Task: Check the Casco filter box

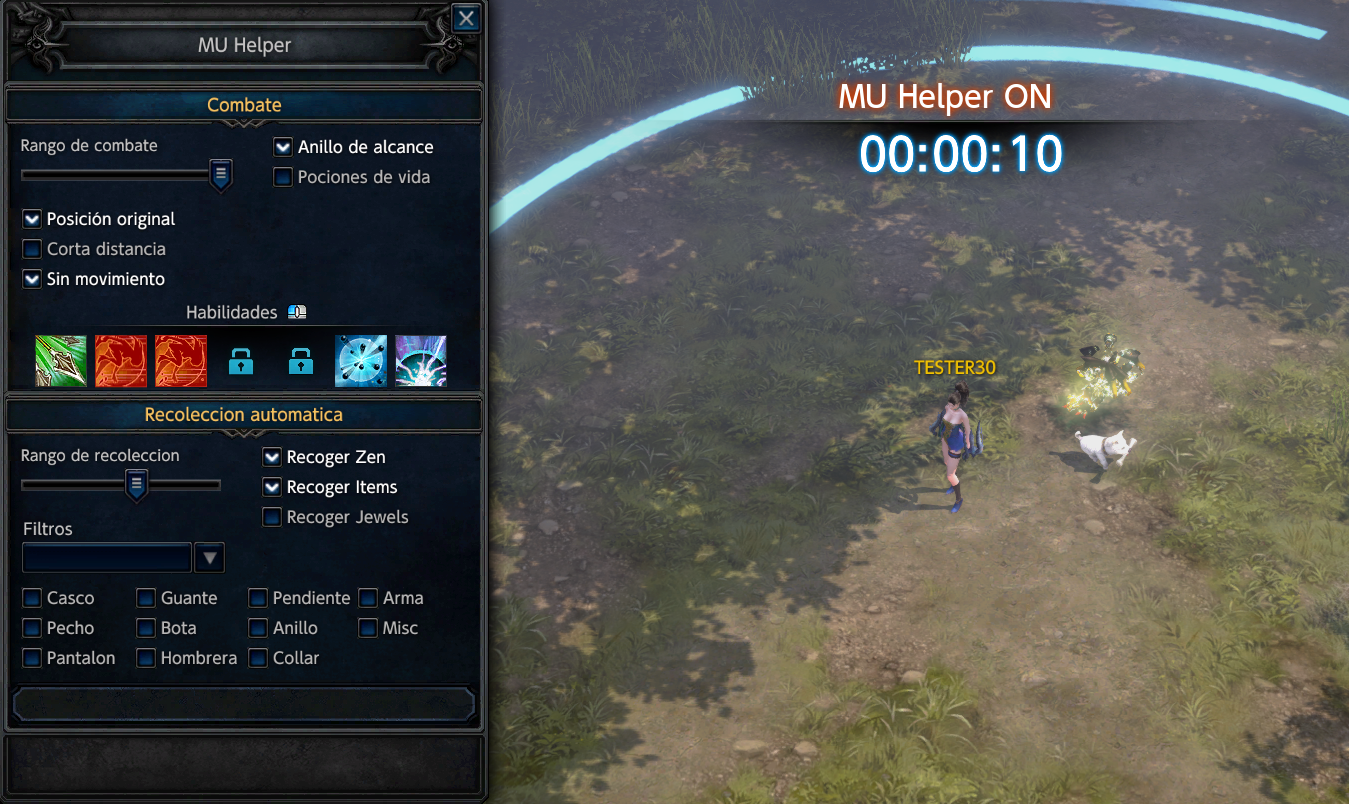Action: tap(32, 598)
